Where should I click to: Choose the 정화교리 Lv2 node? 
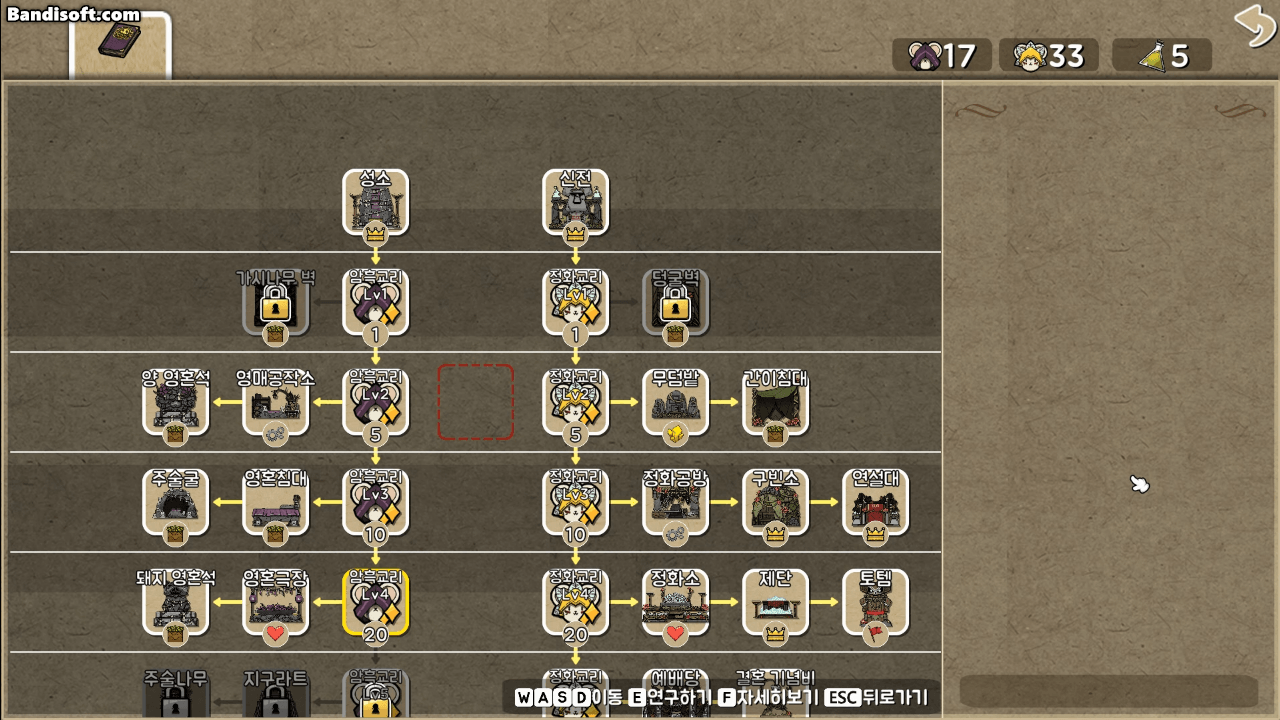coord(575,400)
